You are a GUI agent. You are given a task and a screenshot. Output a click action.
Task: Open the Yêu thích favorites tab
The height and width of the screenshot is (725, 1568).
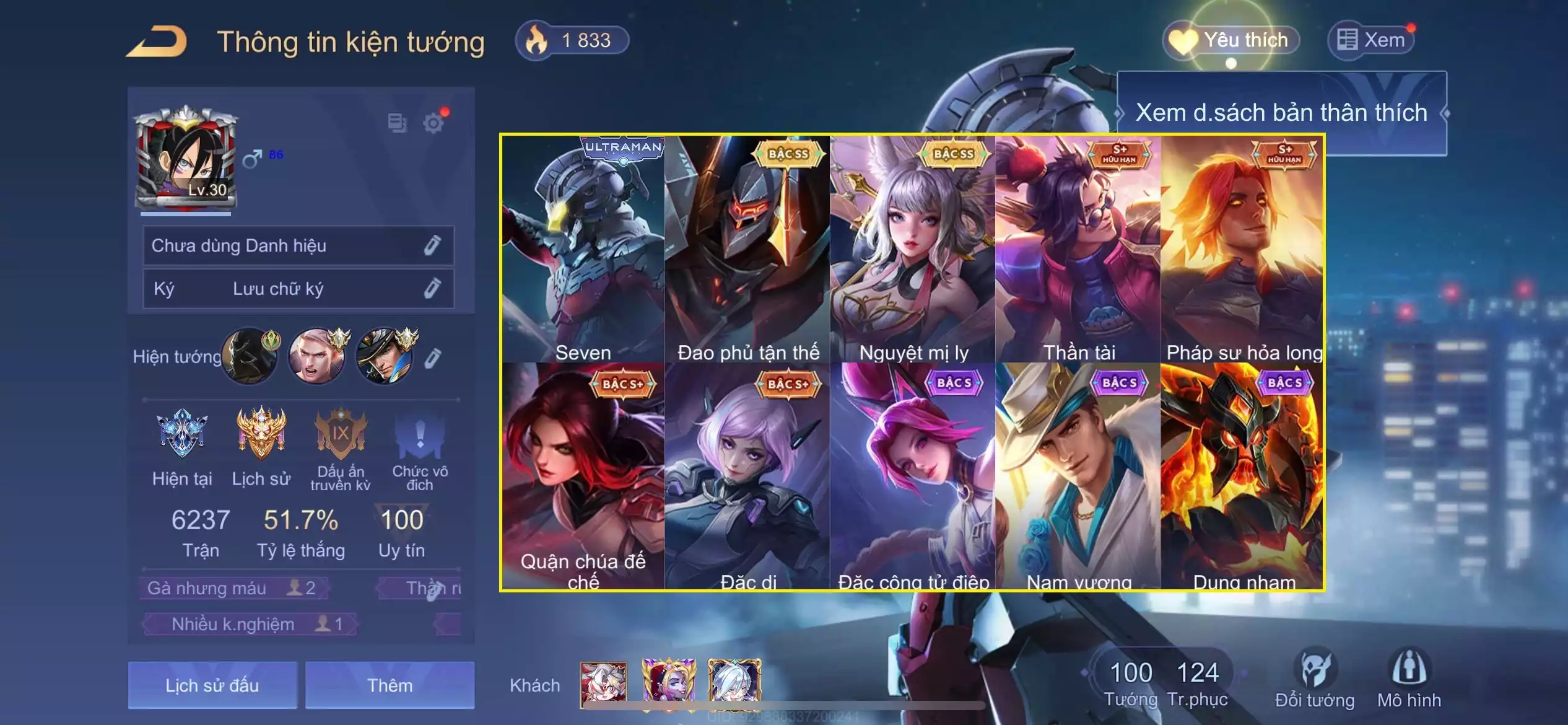pos(1231,41)
